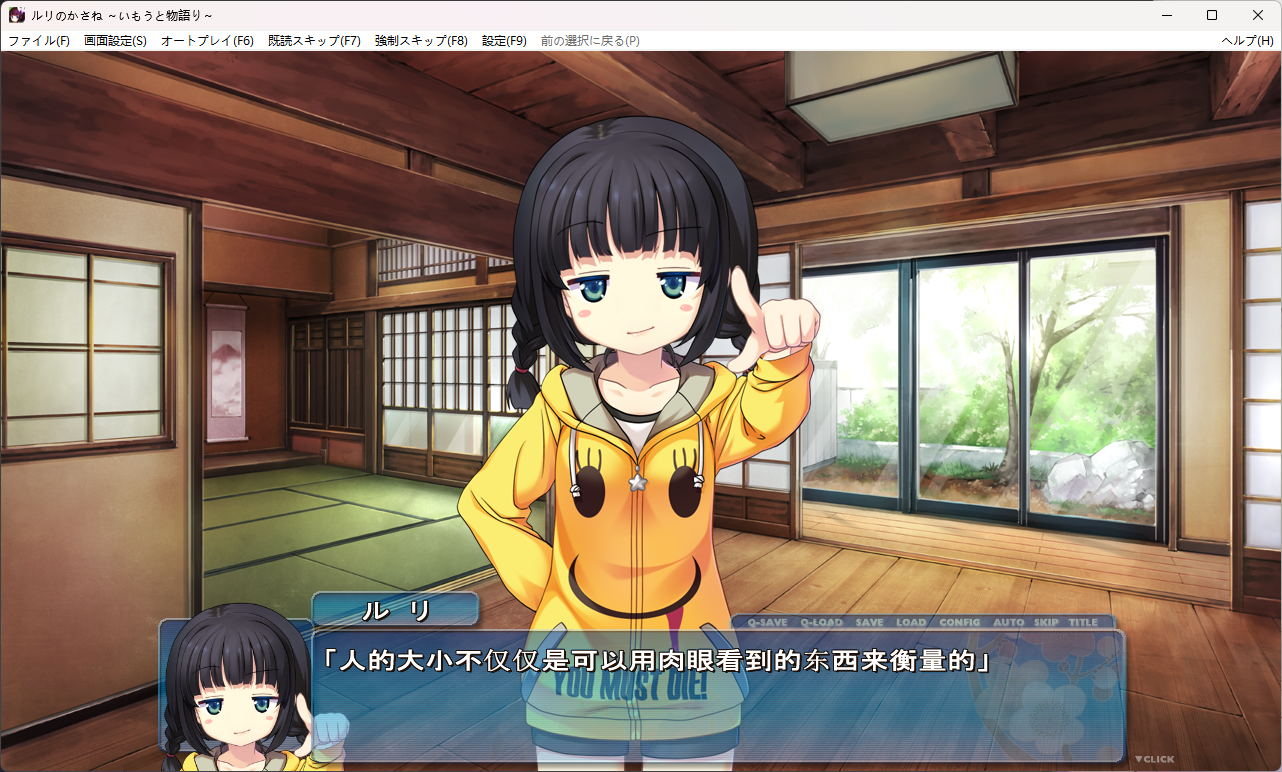Activate 既読スキップ(F7) in the menu bar
The width and height of the screenshot is (1282, 772).
(314, 41)
